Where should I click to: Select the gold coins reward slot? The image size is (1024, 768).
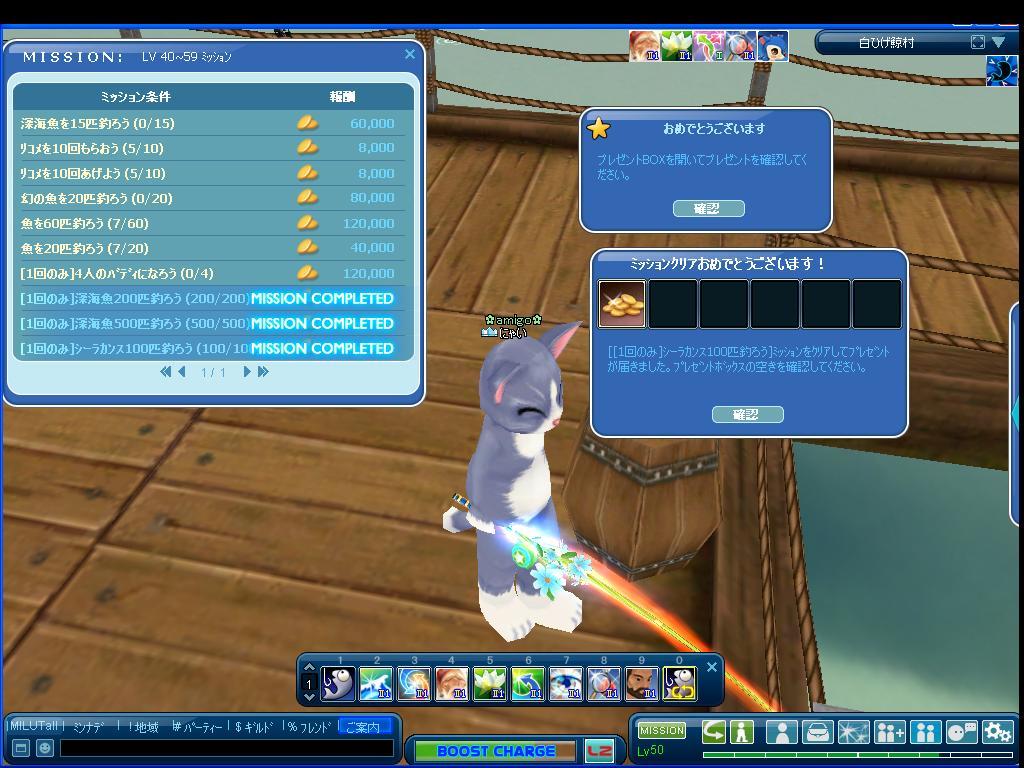click(x=622, y=304)
